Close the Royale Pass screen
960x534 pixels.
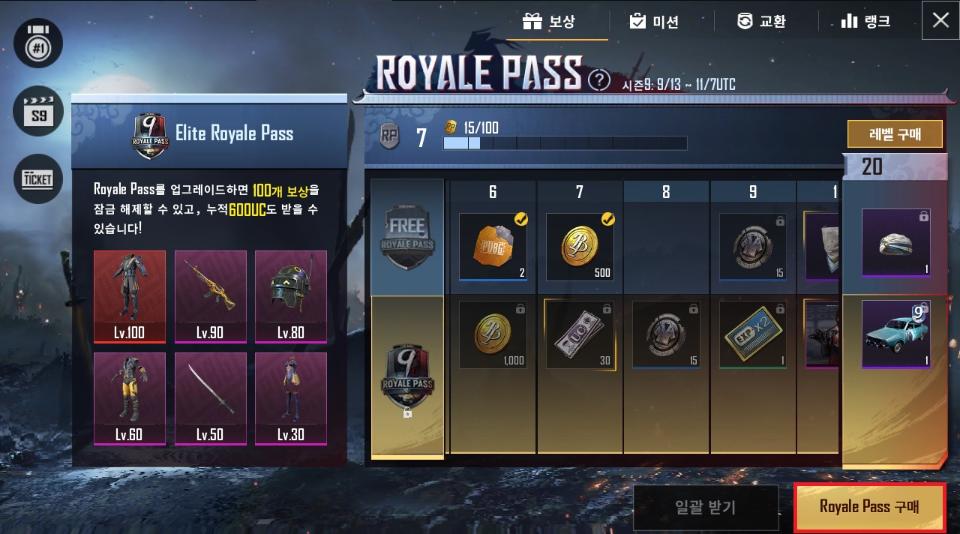tap(940, 20)
